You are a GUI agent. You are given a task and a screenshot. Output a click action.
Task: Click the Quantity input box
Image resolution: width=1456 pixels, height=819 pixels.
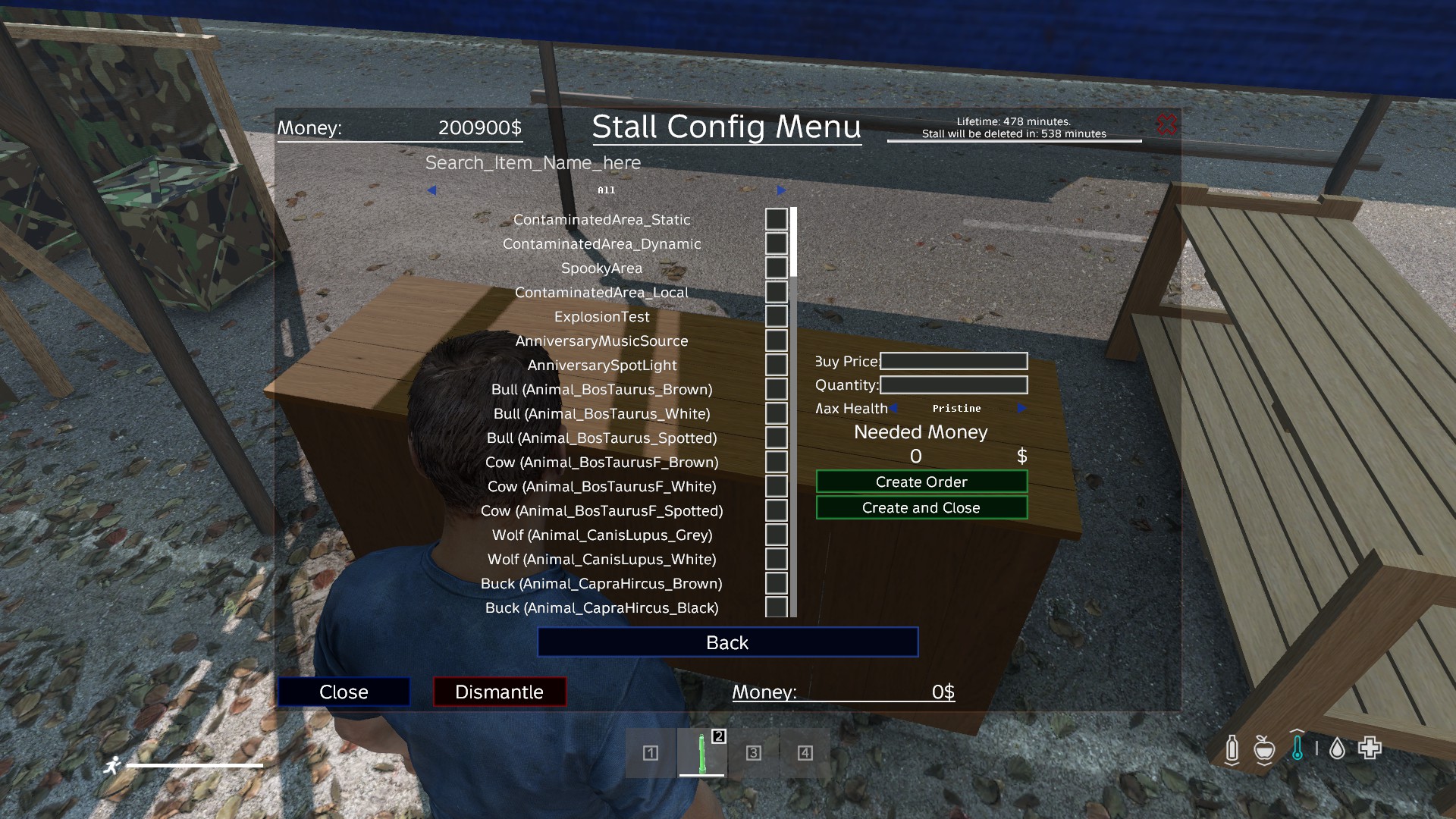tap(953, 385)
